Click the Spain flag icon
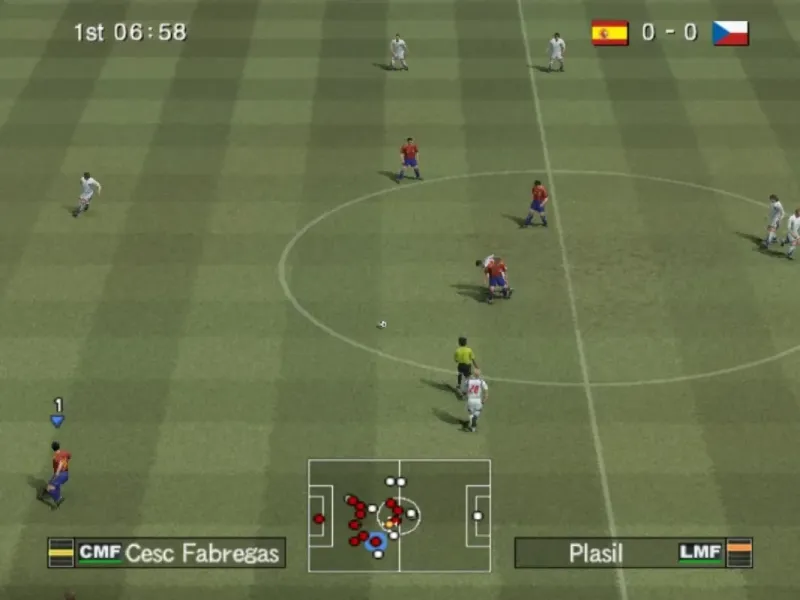This screenshot has width=800, height=600. 609,33
